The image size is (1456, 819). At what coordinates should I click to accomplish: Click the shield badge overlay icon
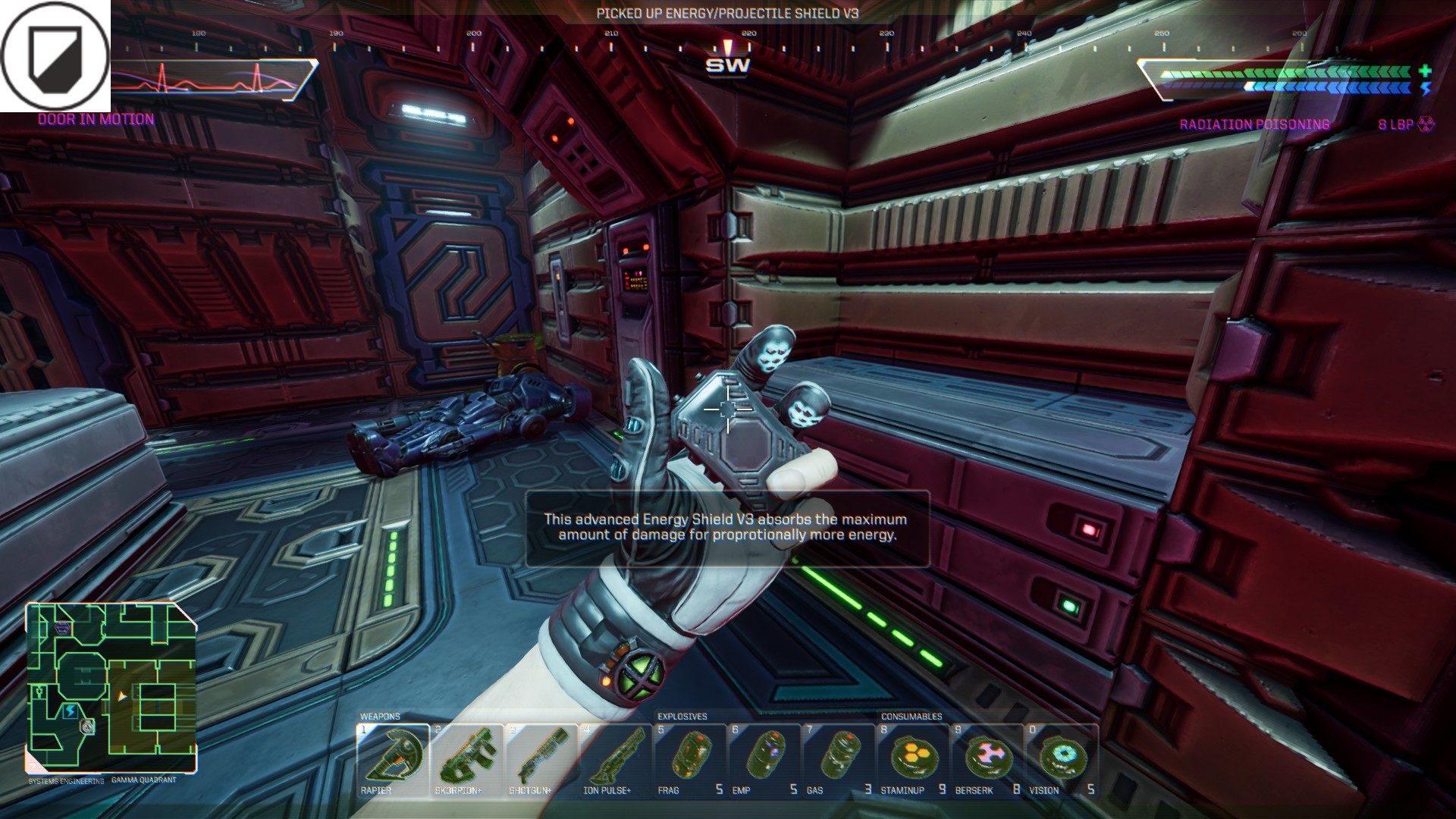(x=55, y=55)
